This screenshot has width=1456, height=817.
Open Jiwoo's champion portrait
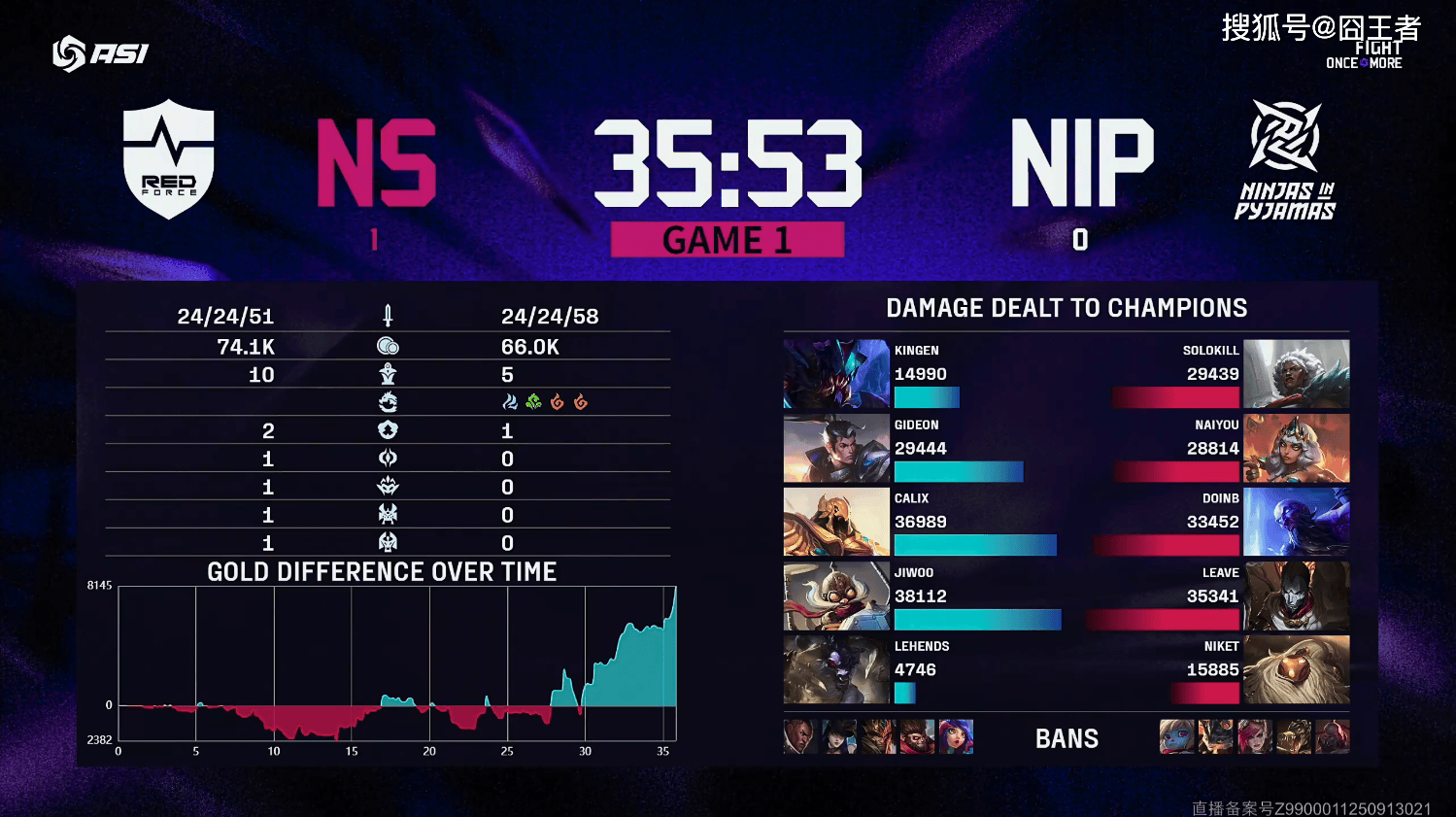coord(836,596)
